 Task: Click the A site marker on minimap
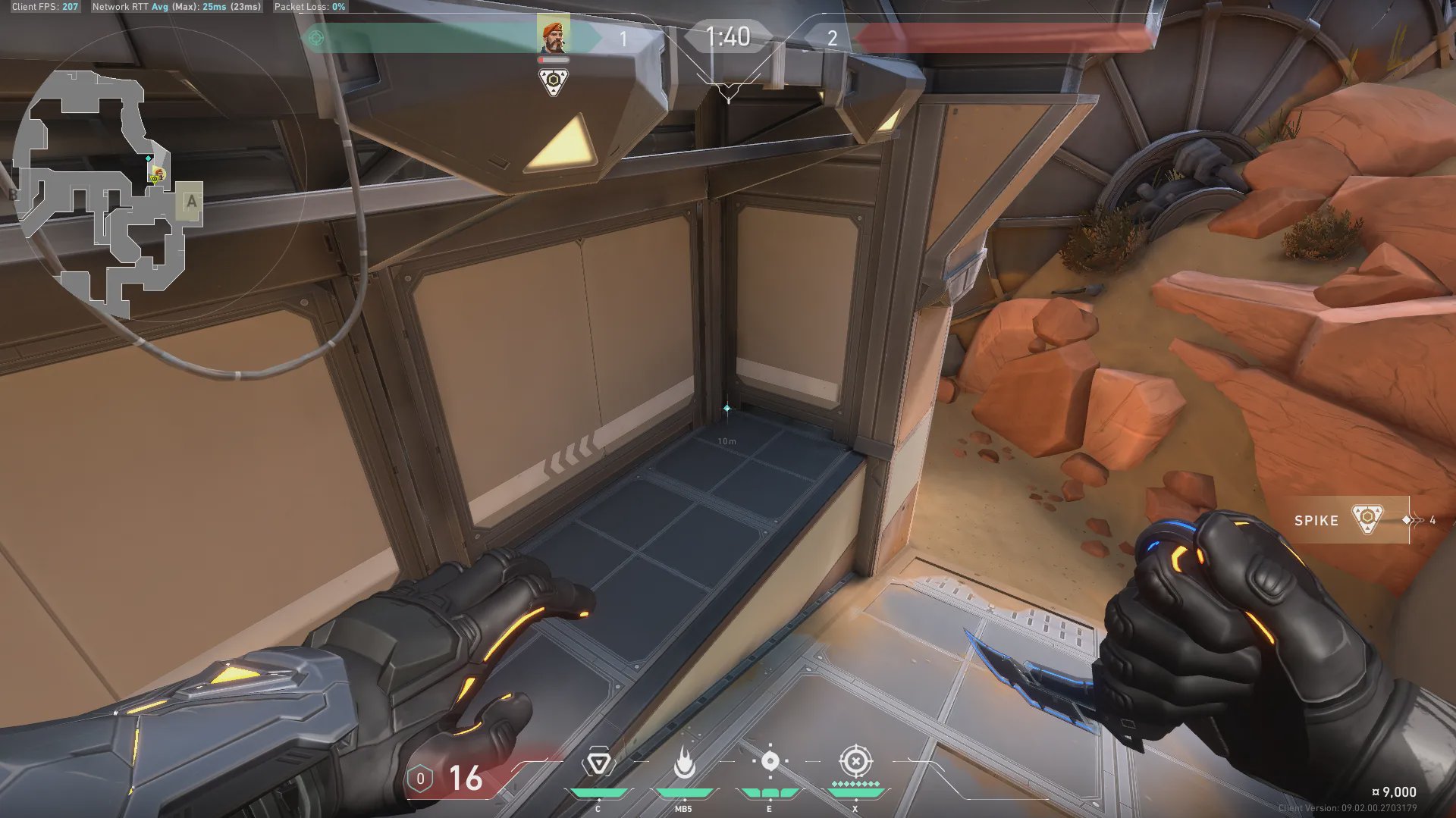[191, 202]
